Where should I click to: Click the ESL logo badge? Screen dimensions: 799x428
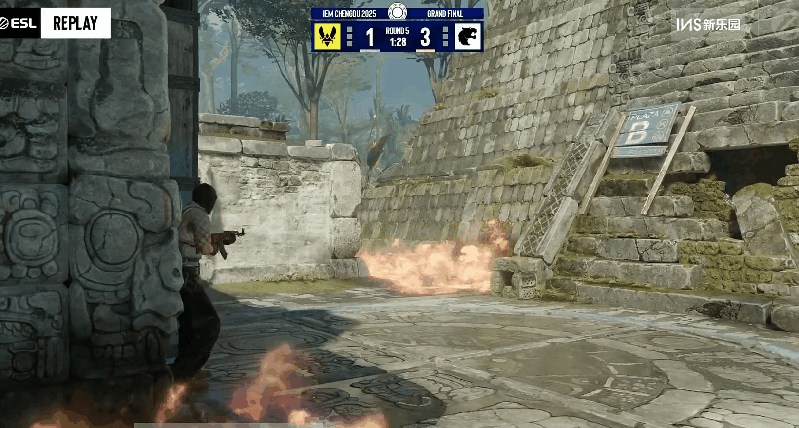(19, 23)
